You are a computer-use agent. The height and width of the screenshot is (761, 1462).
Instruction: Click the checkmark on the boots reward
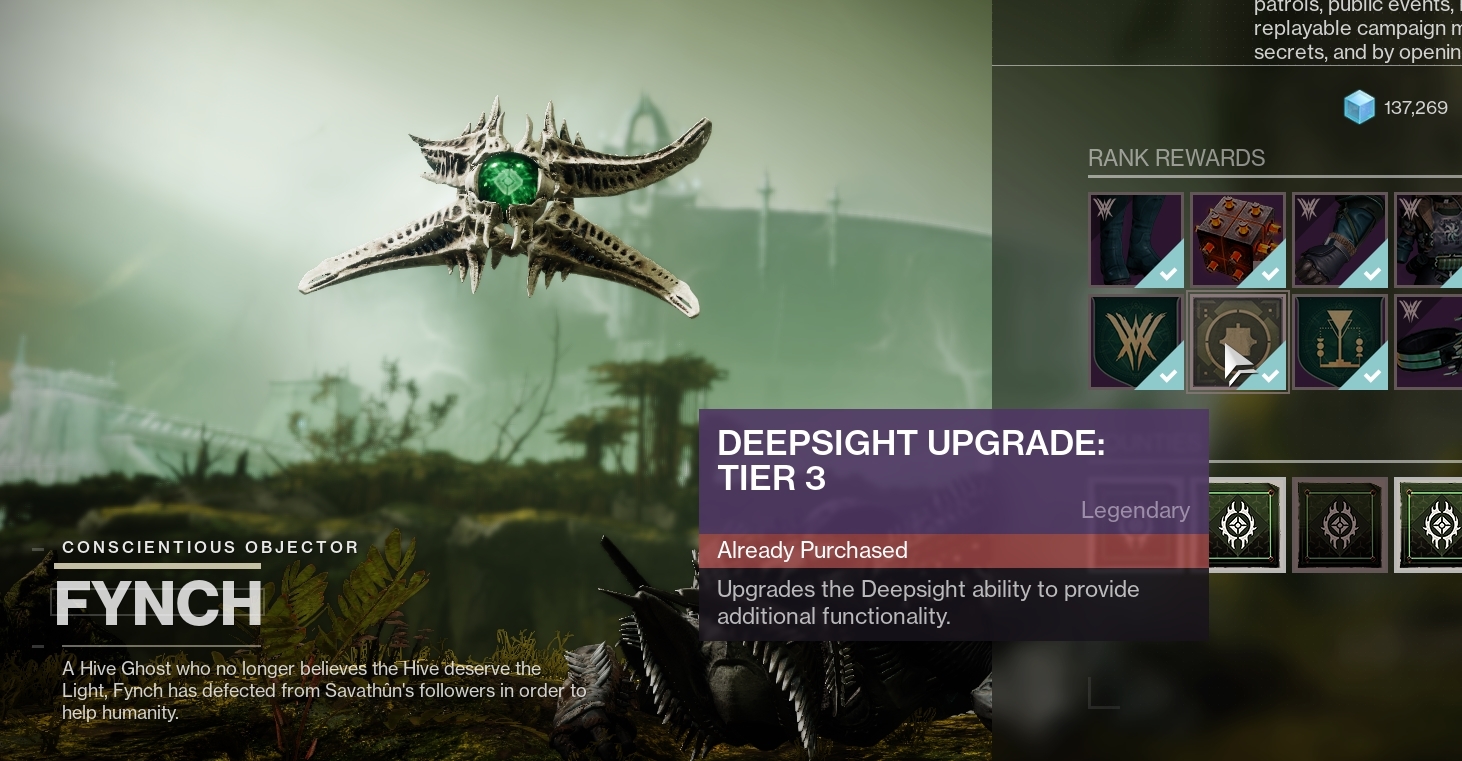click(1168, 273)
